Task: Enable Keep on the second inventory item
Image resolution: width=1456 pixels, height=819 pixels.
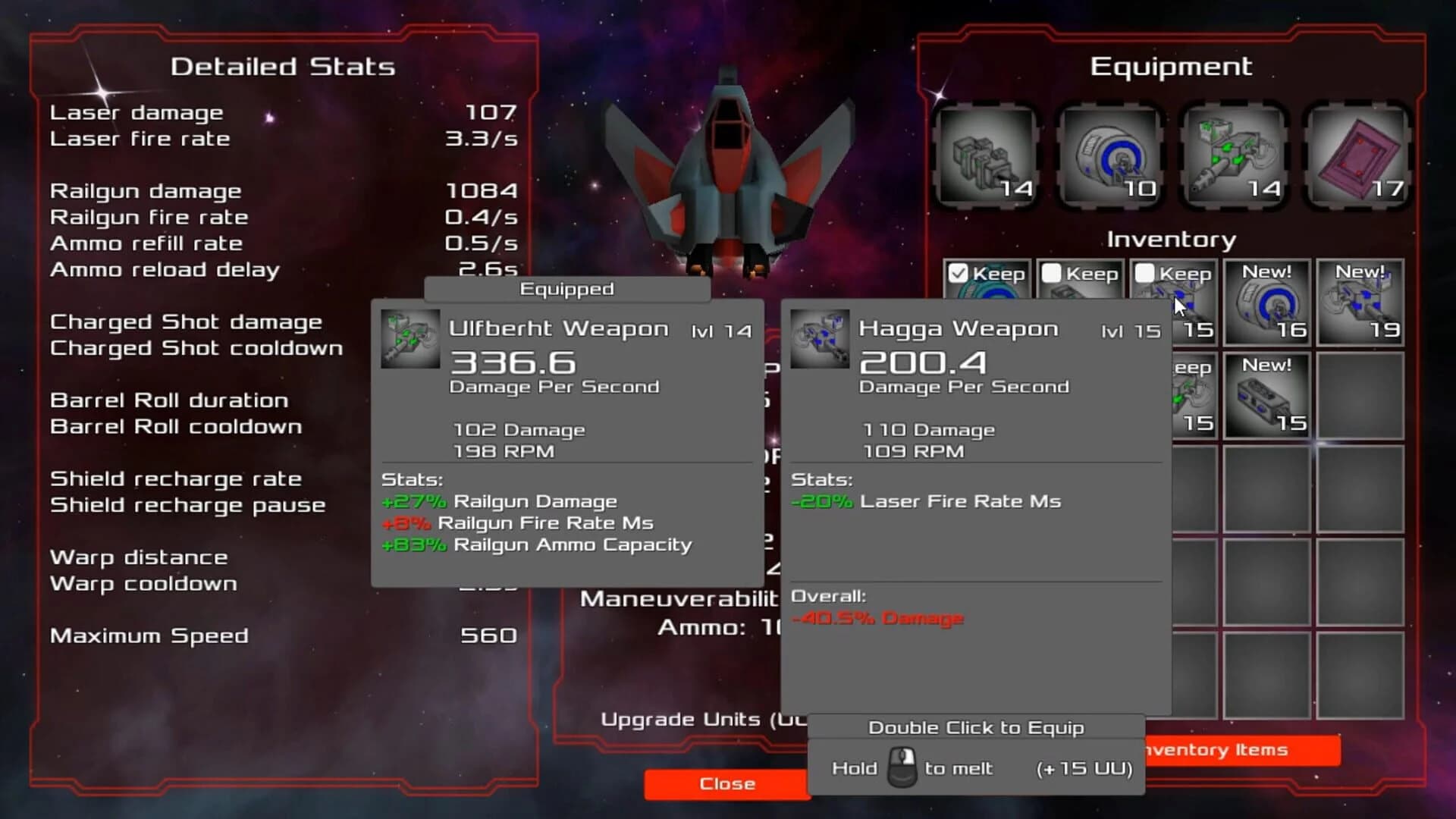Action: 1053,273
